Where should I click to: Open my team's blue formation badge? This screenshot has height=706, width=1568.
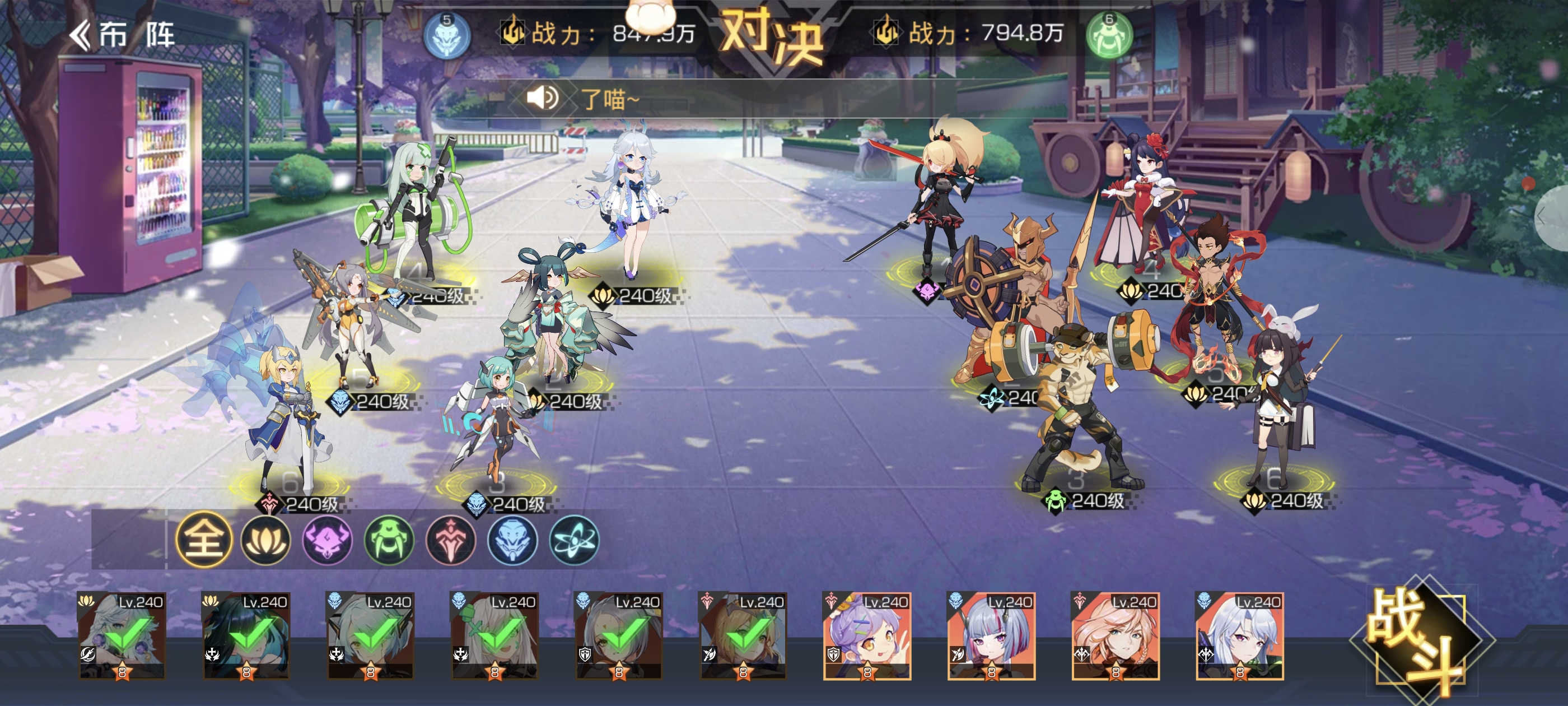pos(447,35)
